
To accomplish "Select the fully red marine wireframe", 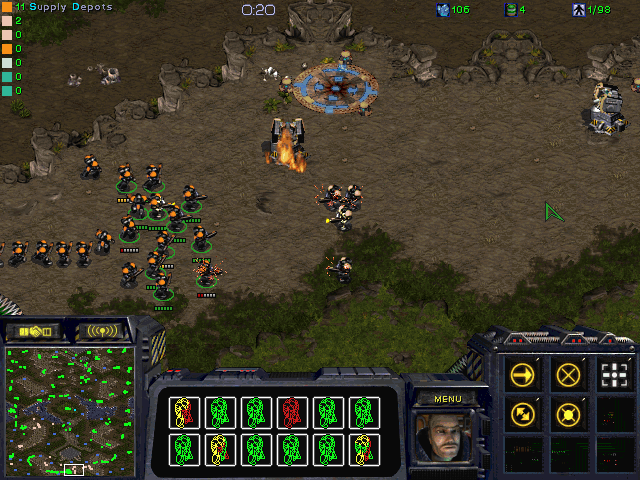I will click(x=291, y=411).
